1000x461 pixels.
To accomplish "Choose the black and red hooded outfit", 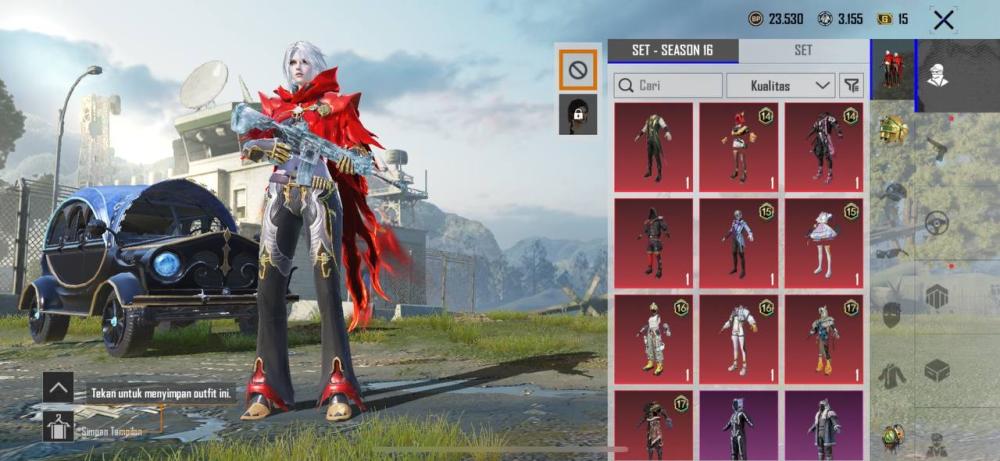I will click(653, 244).
